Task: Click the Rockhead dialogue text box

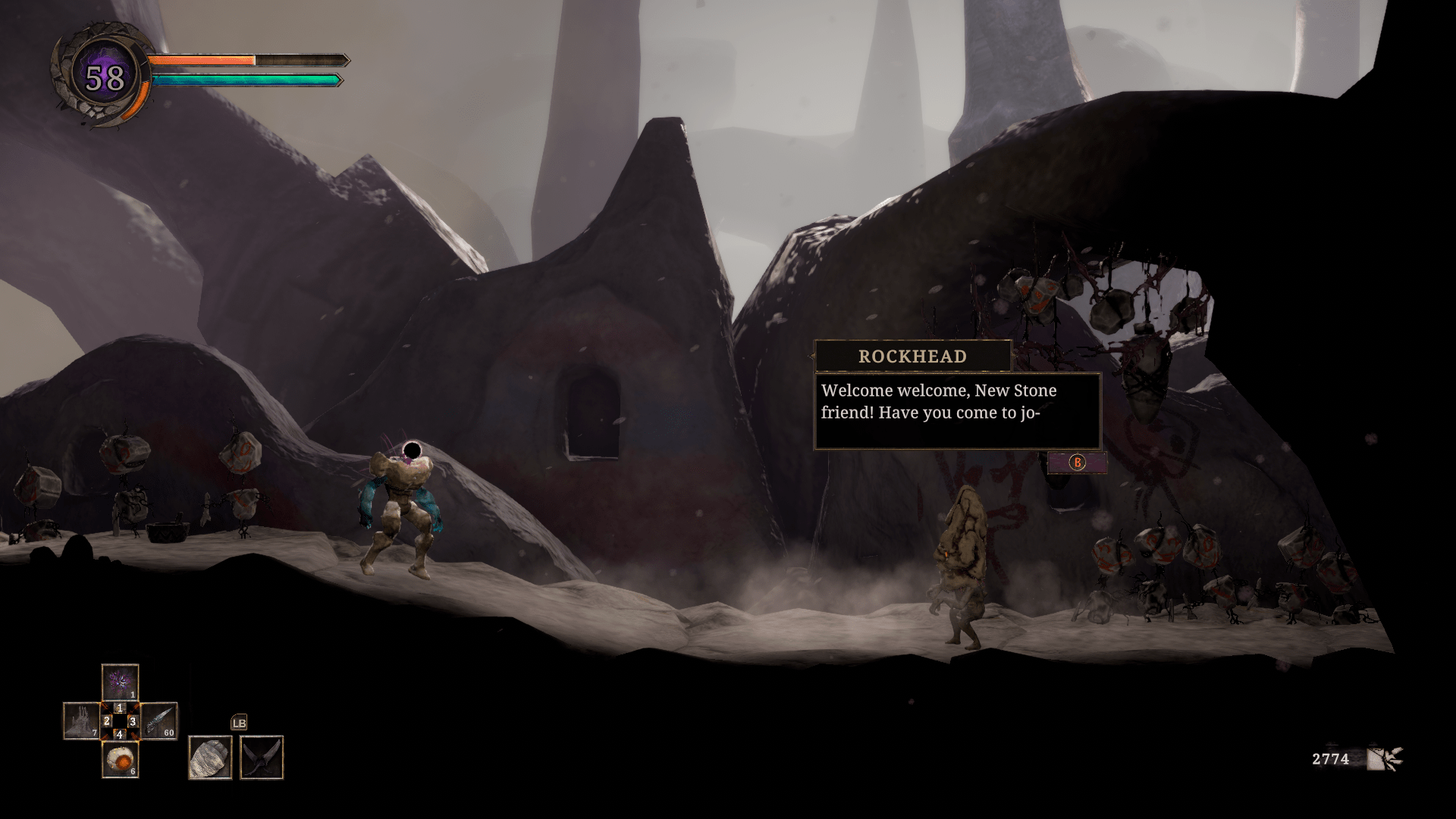Action: click(956, 411)
